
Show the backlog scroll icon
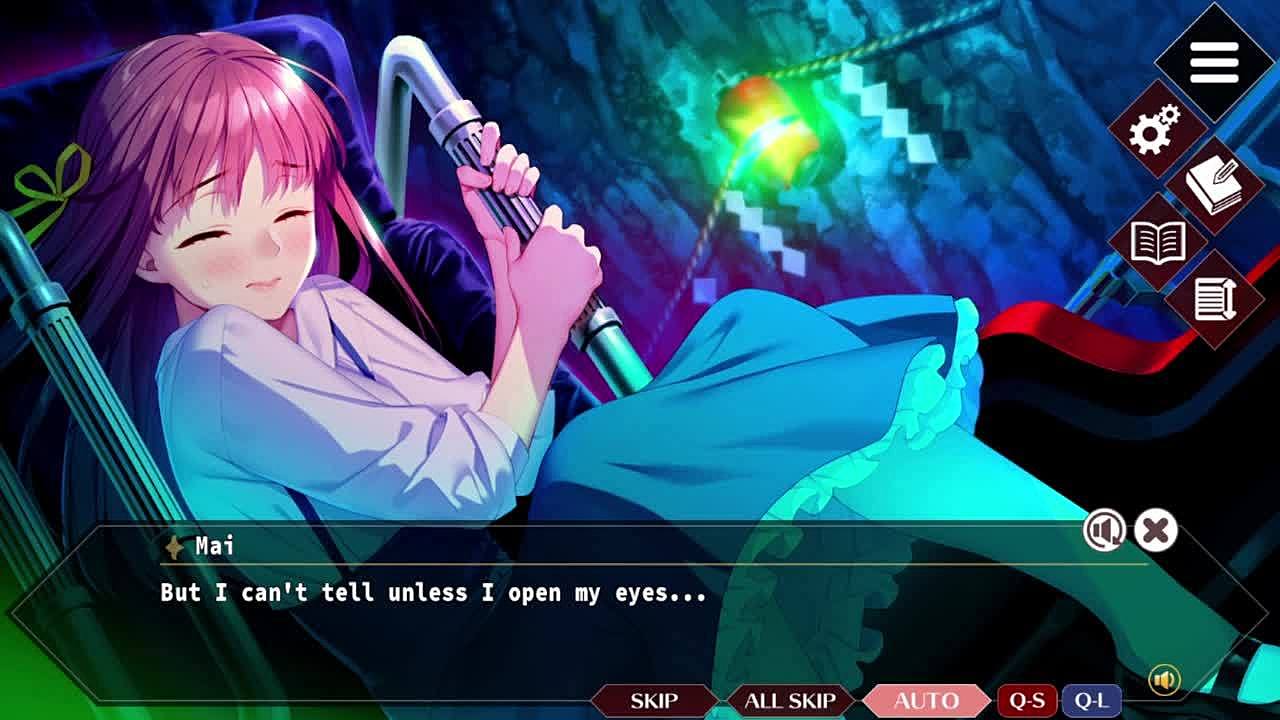pos(1214,299)
